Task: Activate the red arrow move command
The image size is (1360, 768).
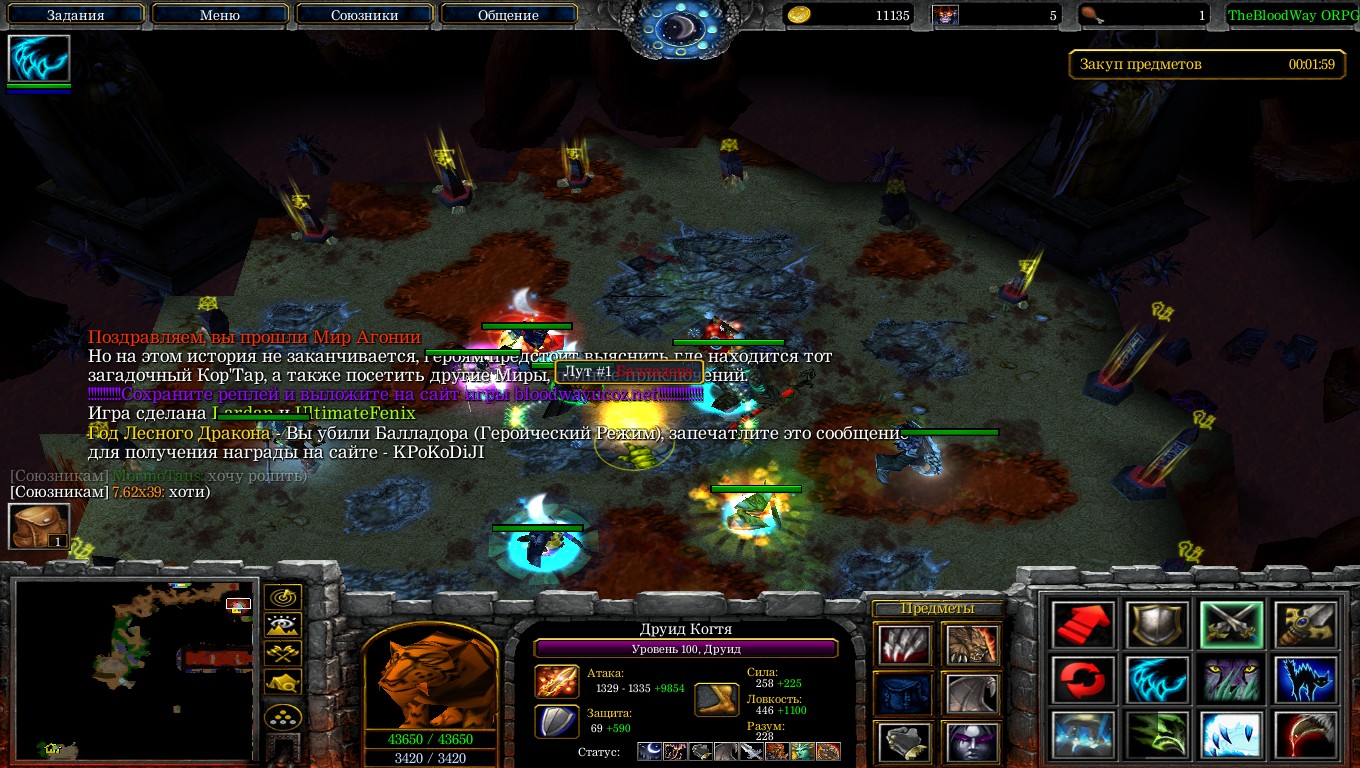Action: coord(1083,625)
